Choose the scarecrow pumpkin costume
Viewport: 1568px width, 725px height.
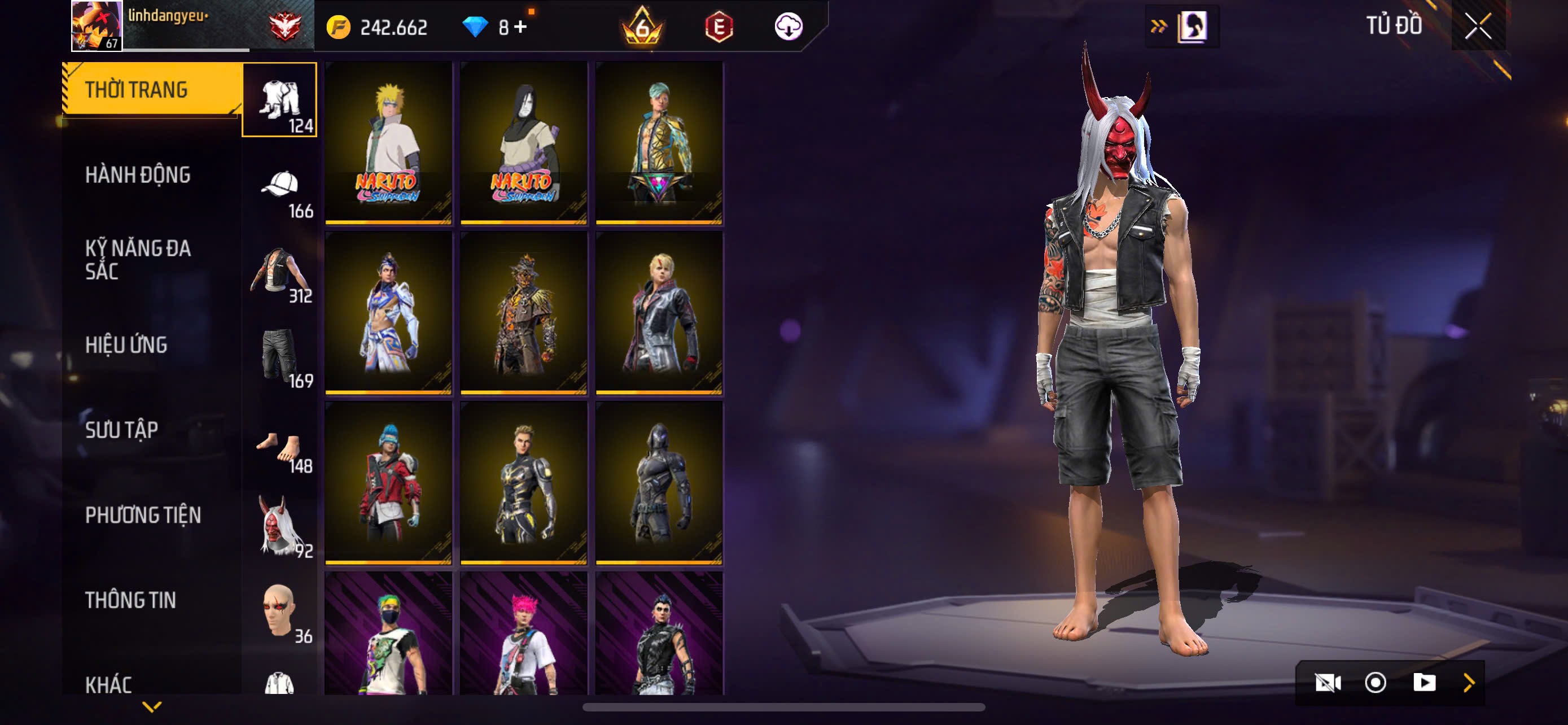coord(523,313)
